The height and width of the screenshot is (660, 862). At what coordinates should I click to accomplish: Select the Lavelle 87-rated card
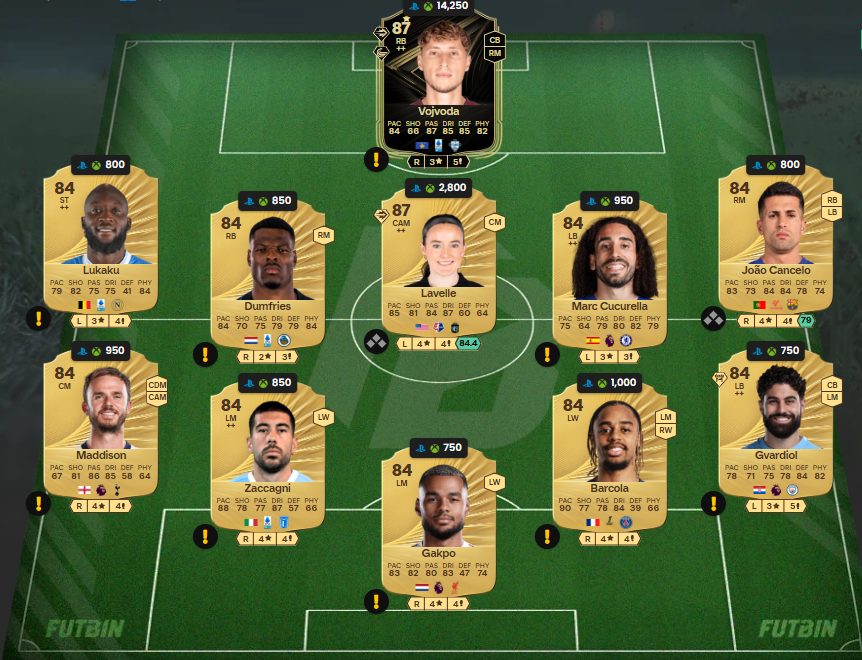pos(440,260)
